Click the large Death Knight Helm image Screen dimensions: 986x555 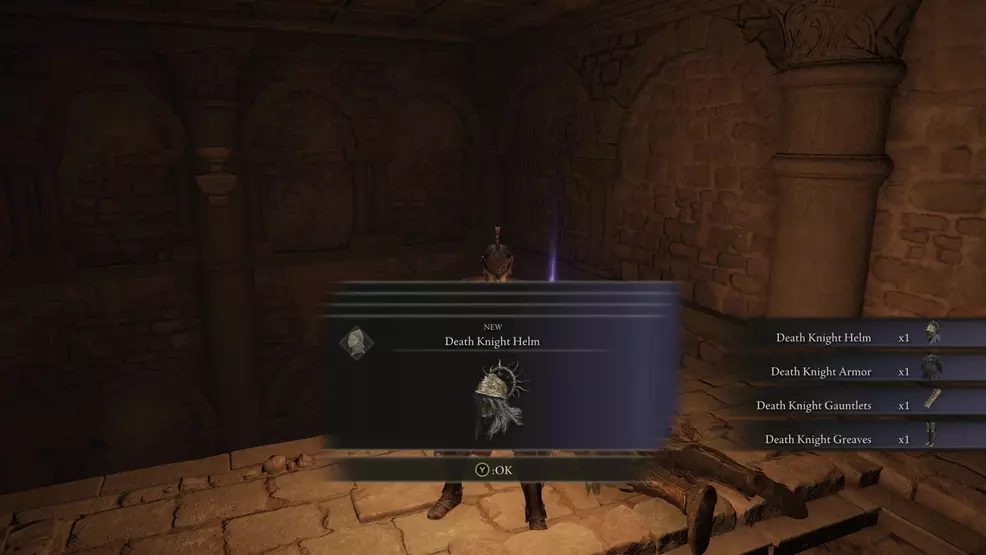(x=496, y=400)
